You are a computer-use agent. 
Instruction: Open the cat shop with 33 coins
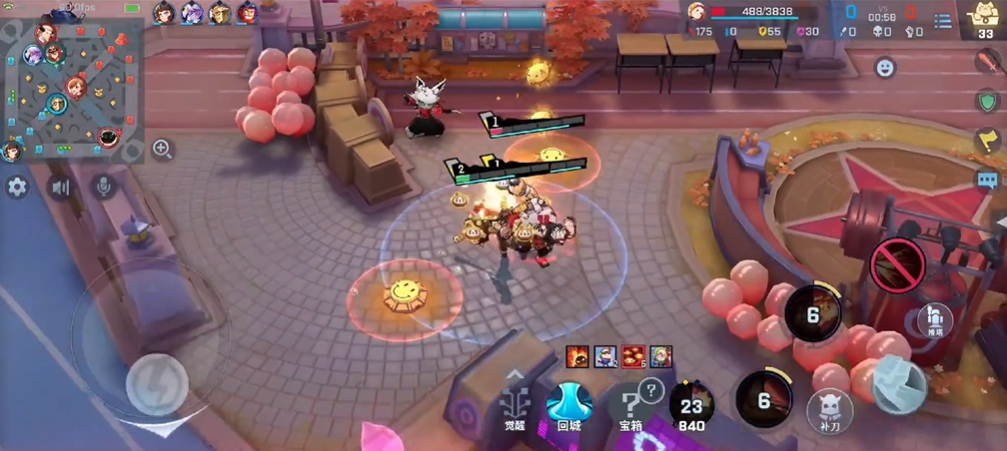(x=985, y=19)
